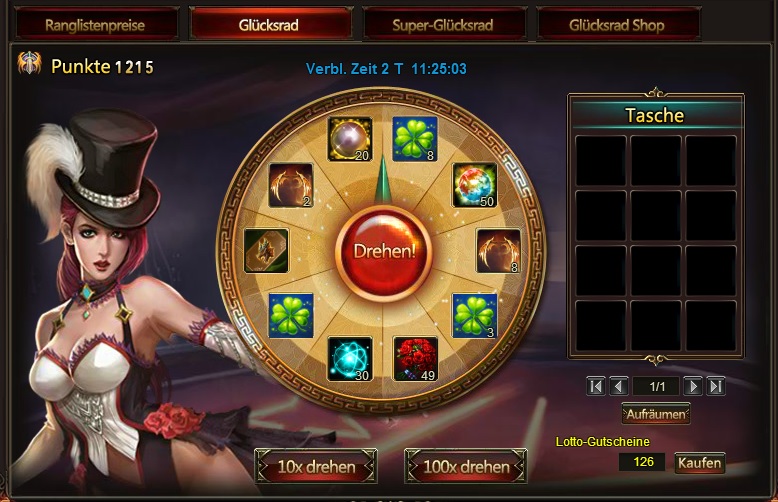Jump to the bag's last page
778x502 pixels.
(x=716, y=386)
